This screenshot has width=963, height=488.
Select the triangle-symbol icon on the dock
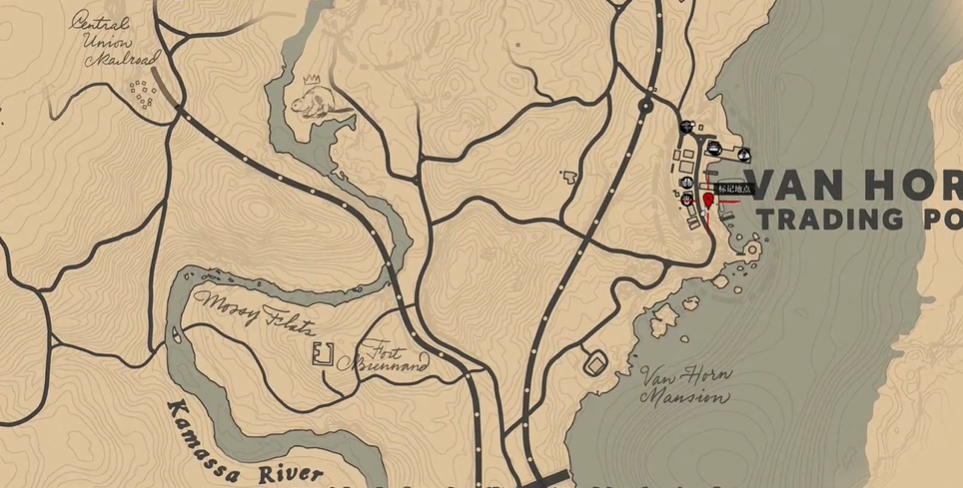point(744,154)
